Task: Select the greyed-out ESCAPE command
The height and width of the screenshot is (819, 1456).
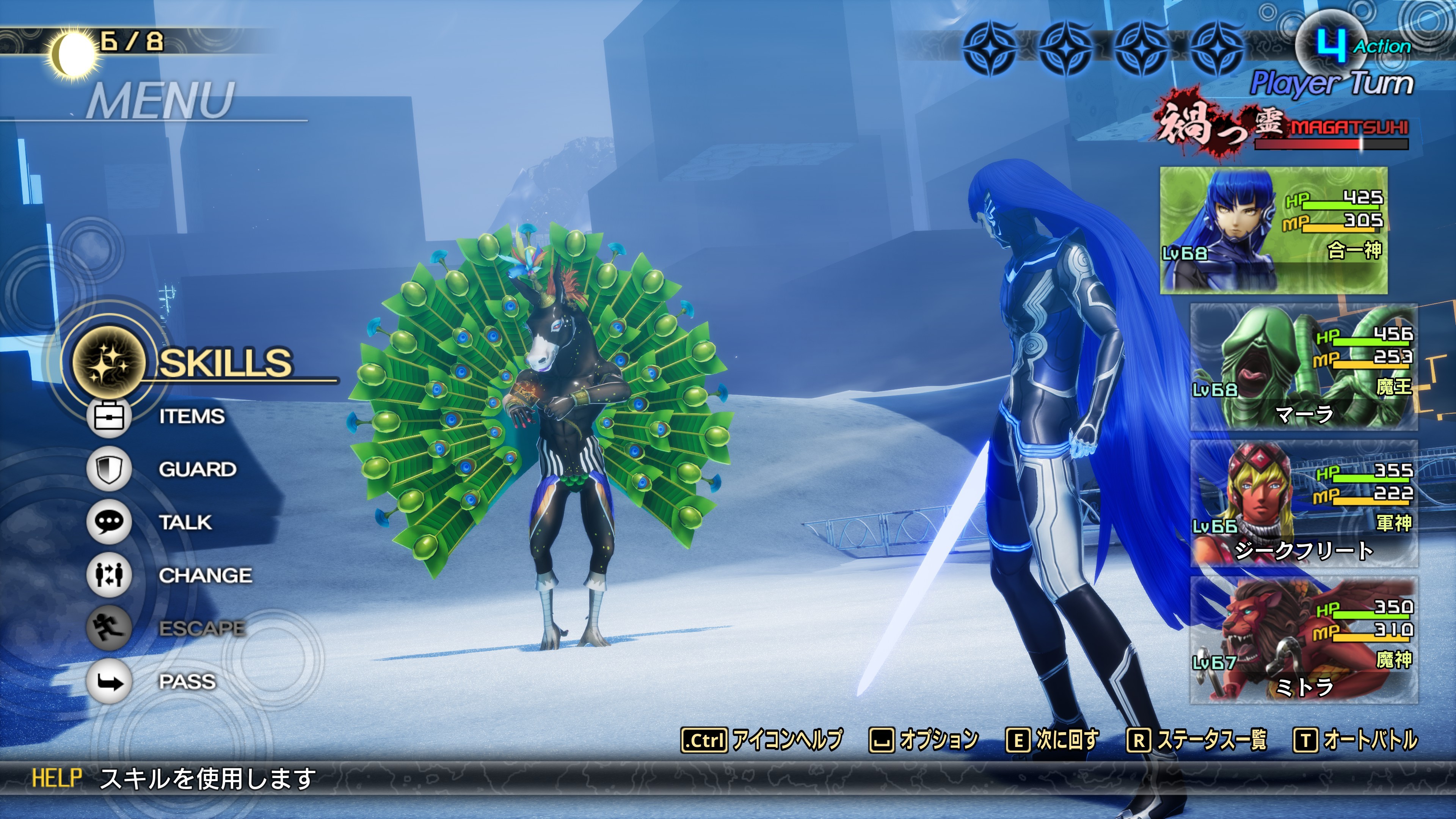Action: [202, 629]
